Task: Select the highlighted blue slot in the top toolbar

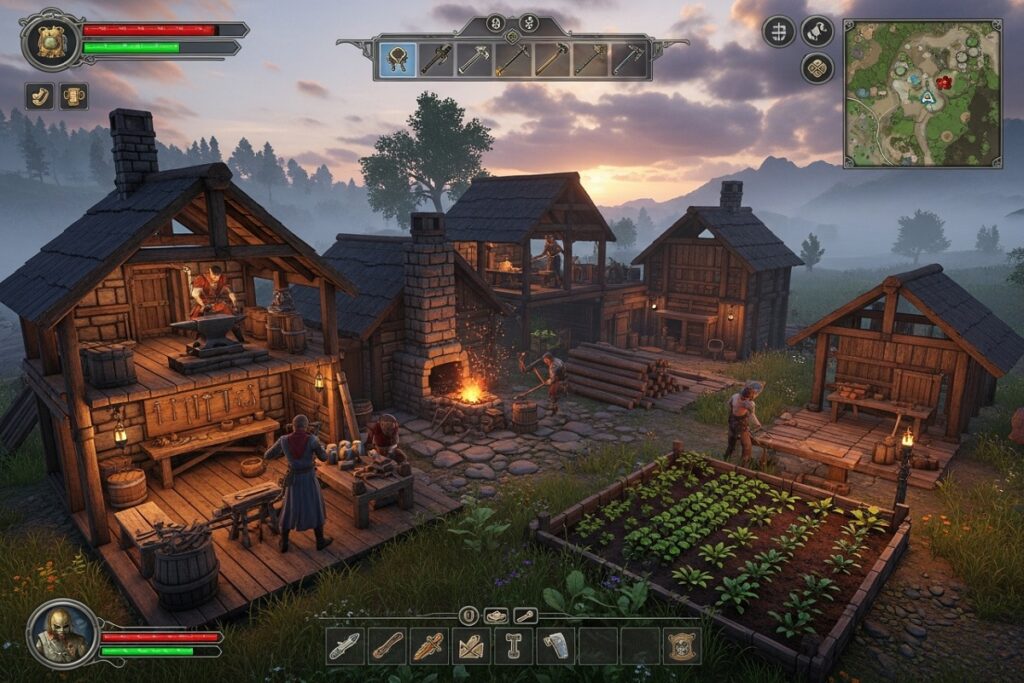Action: tap(398, 59)
